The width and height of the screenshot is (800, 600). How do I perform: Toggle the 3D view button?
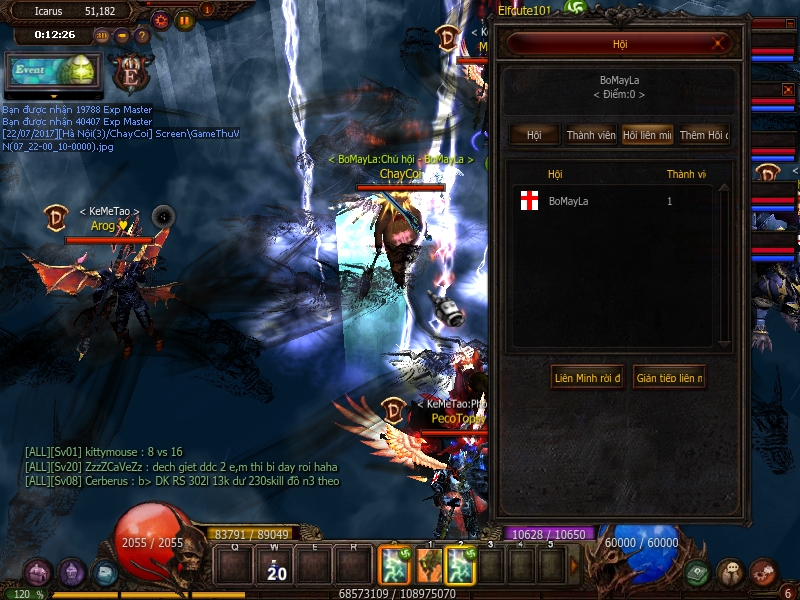[102, 35]
